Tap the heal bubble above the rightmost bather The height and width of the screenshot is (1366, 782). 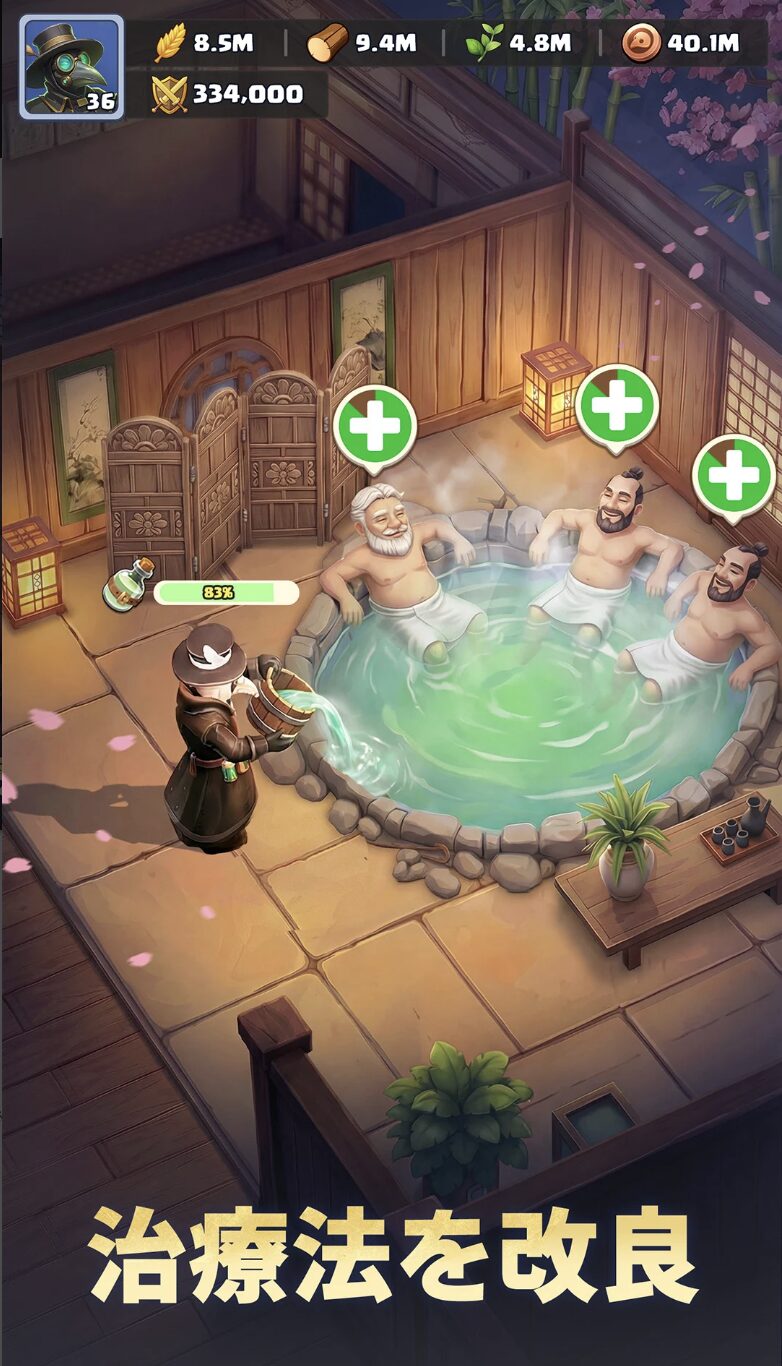point(735,476)
